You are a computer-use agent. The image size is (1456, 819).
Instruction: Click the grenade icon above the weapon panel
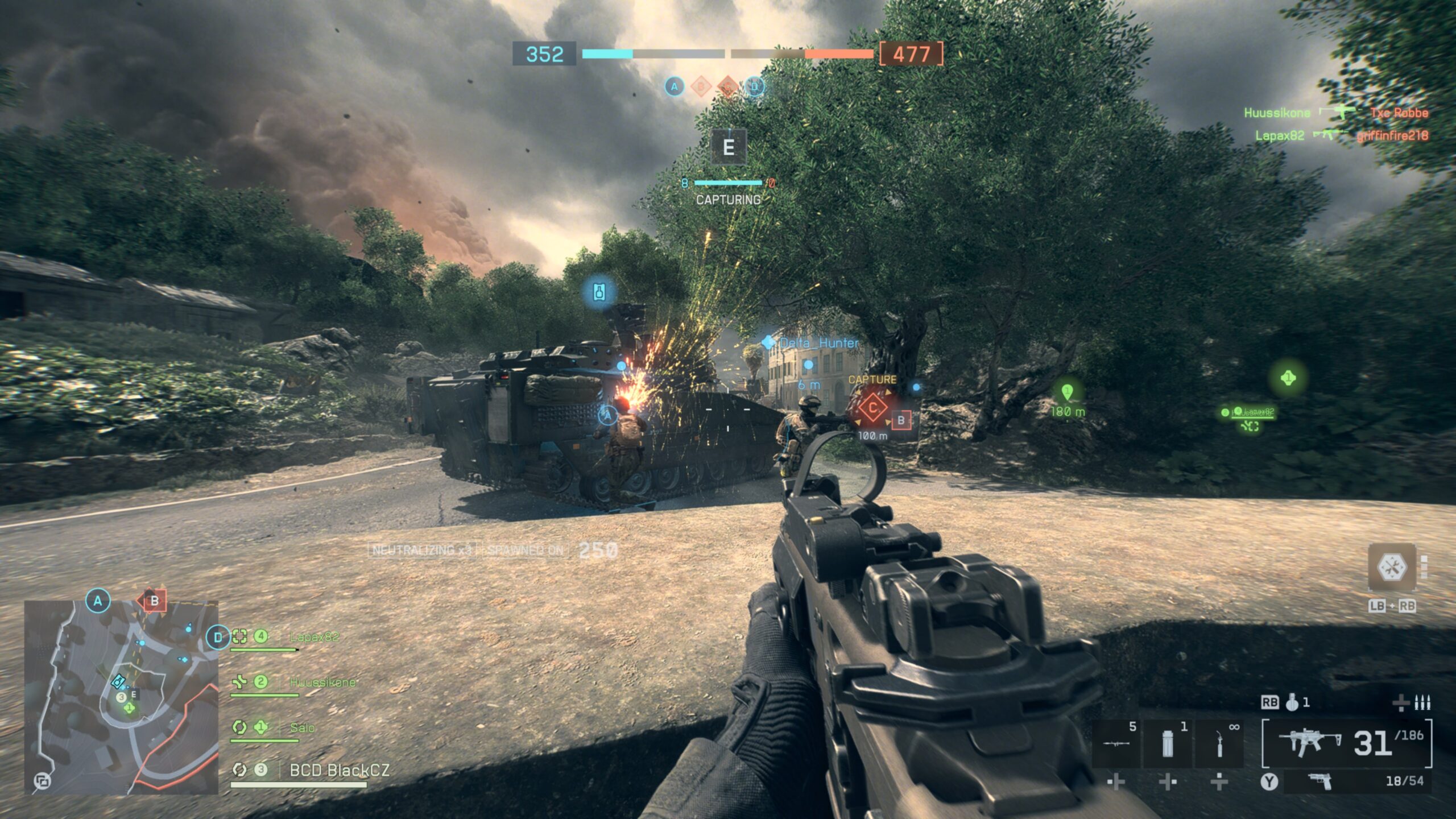[1292, 703]
